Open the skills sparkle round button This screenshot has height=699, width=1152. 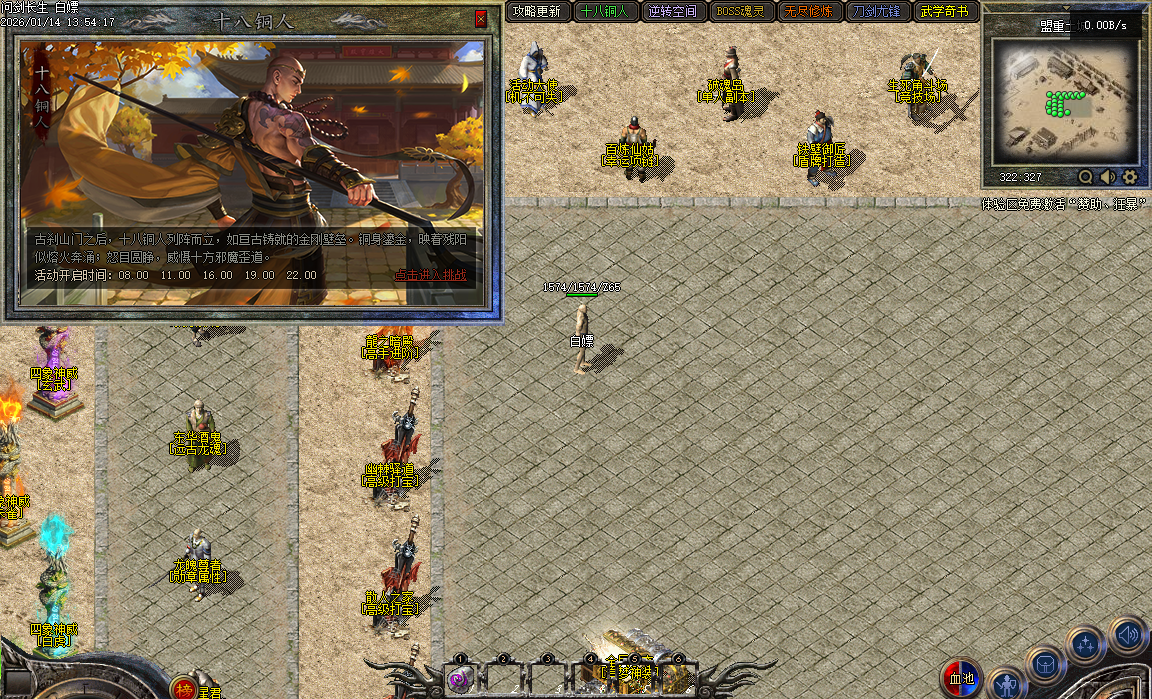tap(1085, 645)
